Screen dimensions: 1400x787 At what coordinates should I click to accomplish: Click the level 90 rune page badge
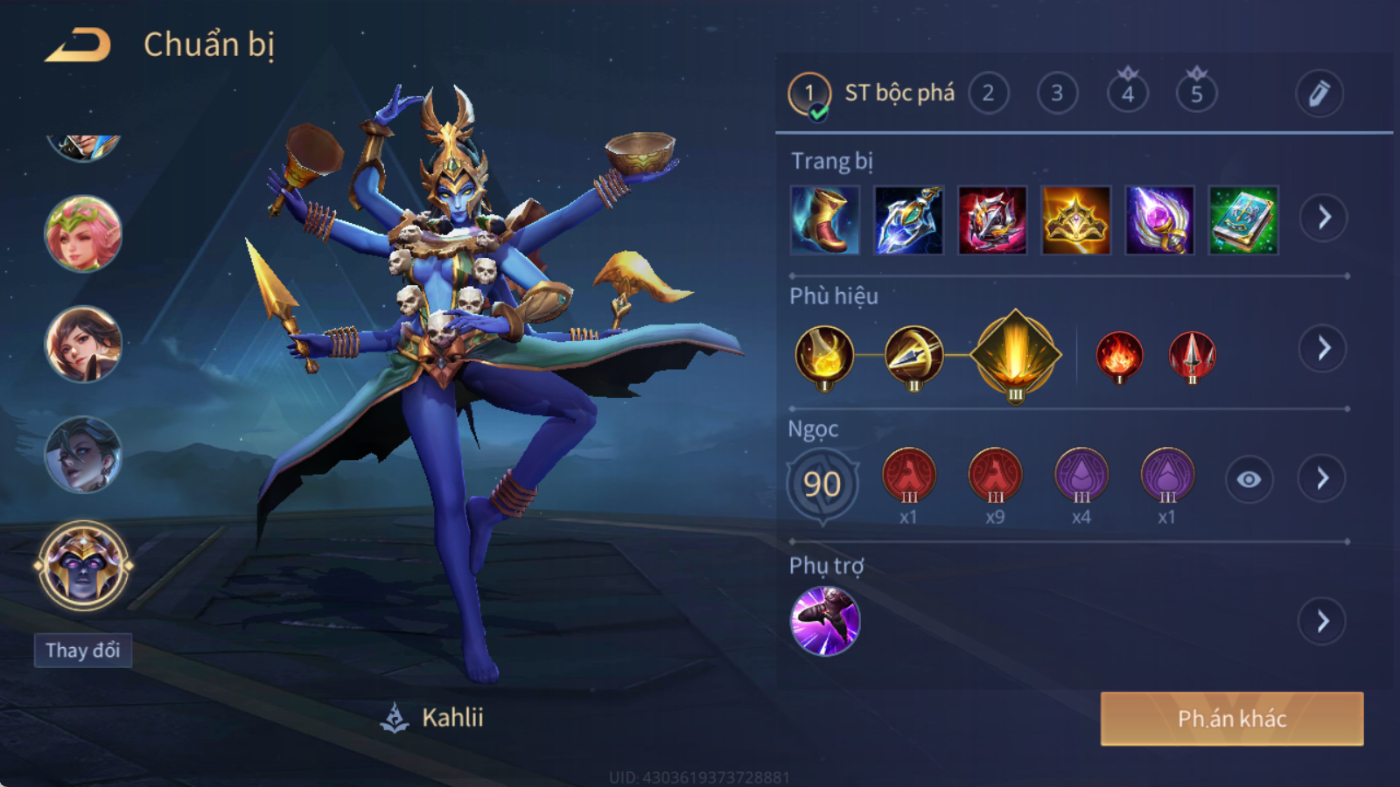[x=822, y=485]
